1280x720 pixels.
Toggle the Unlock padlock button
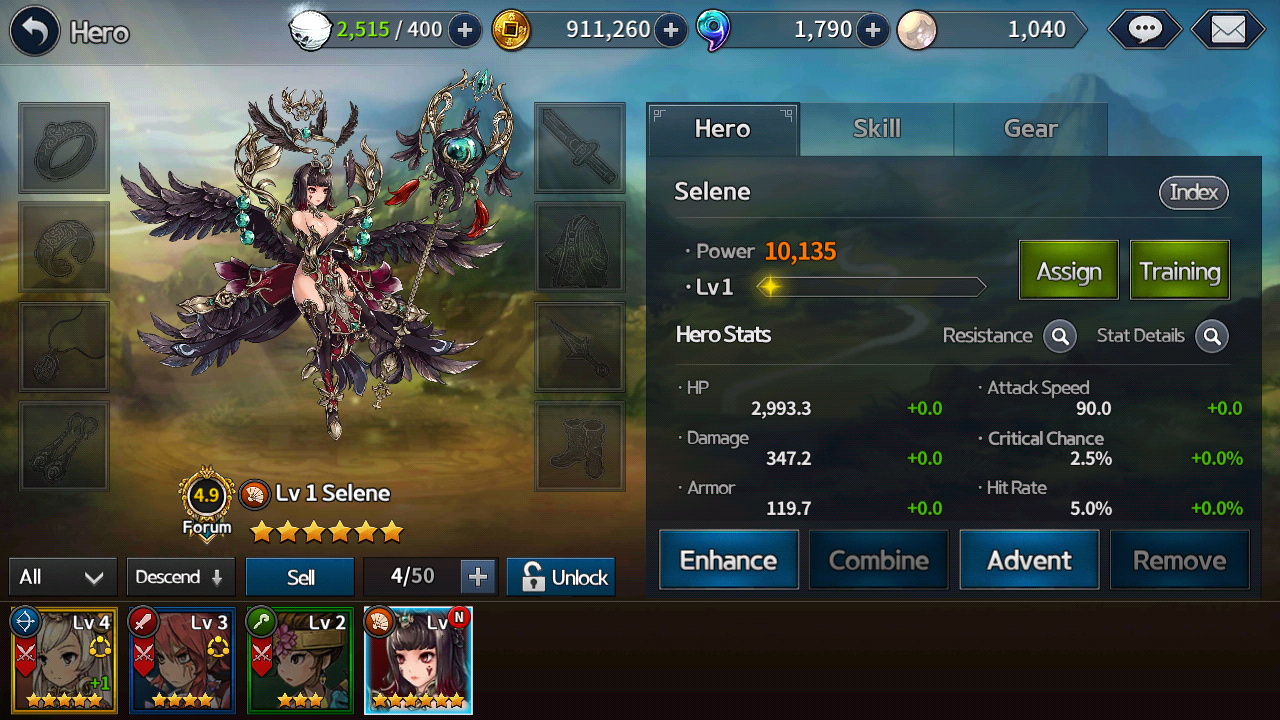point(561,577)
